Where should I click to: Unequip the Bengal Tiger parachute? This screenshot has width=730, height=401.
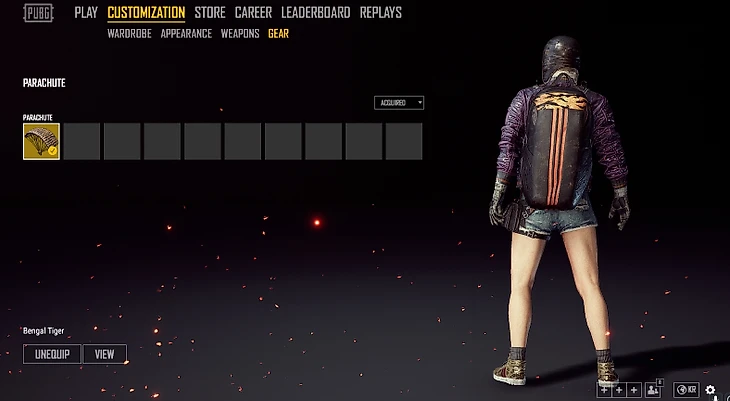pos(51,354)
